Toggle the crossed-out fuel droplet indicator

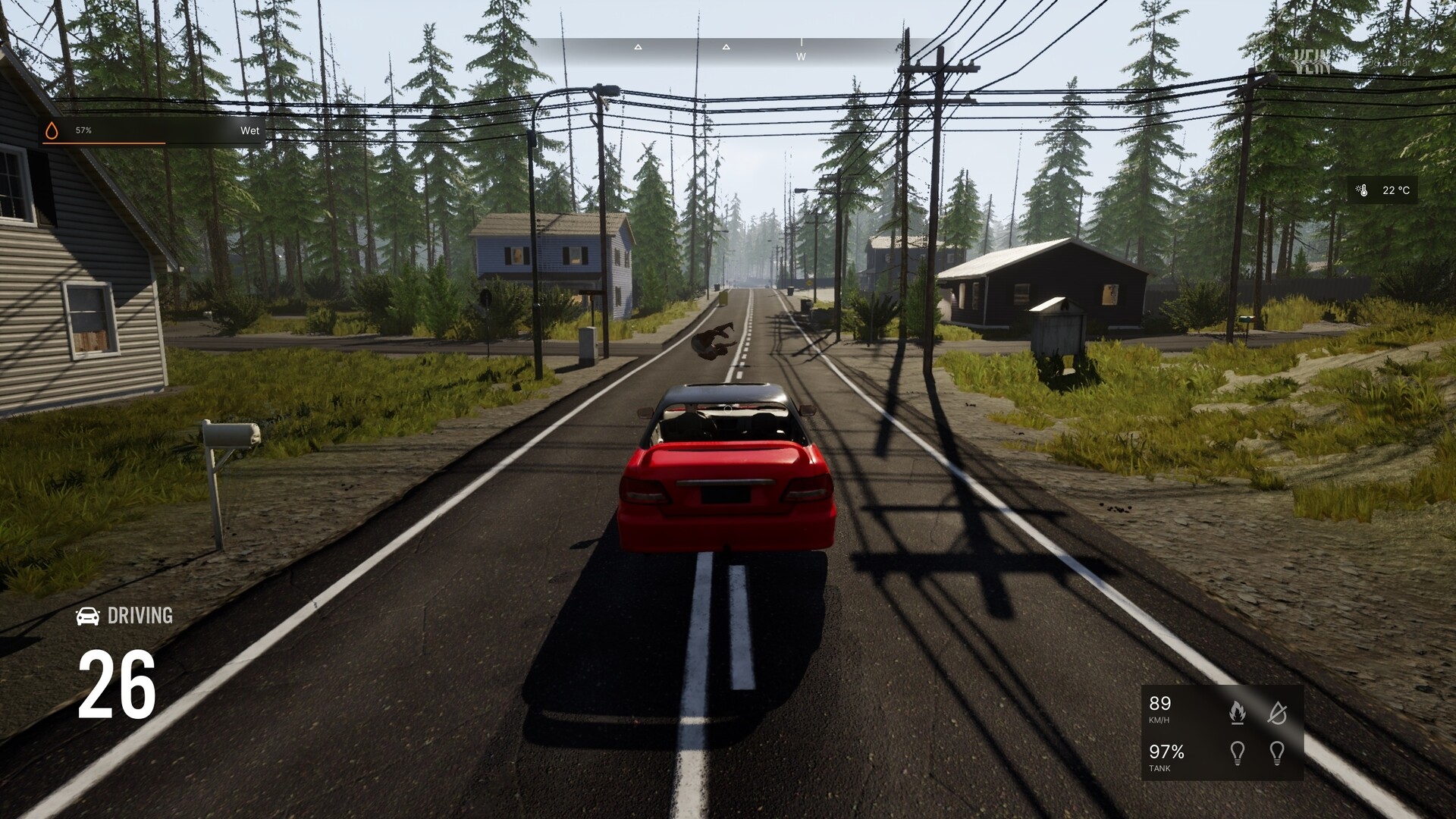(x=1278, y=713)
